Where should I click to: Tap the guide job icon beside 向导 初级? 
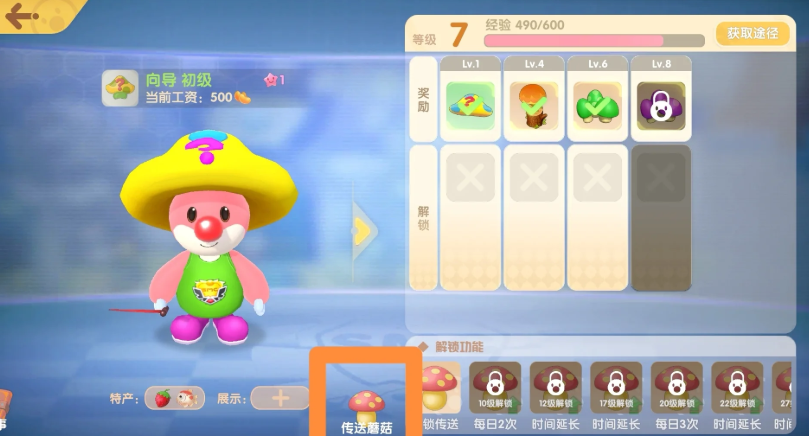pos(121,88)
